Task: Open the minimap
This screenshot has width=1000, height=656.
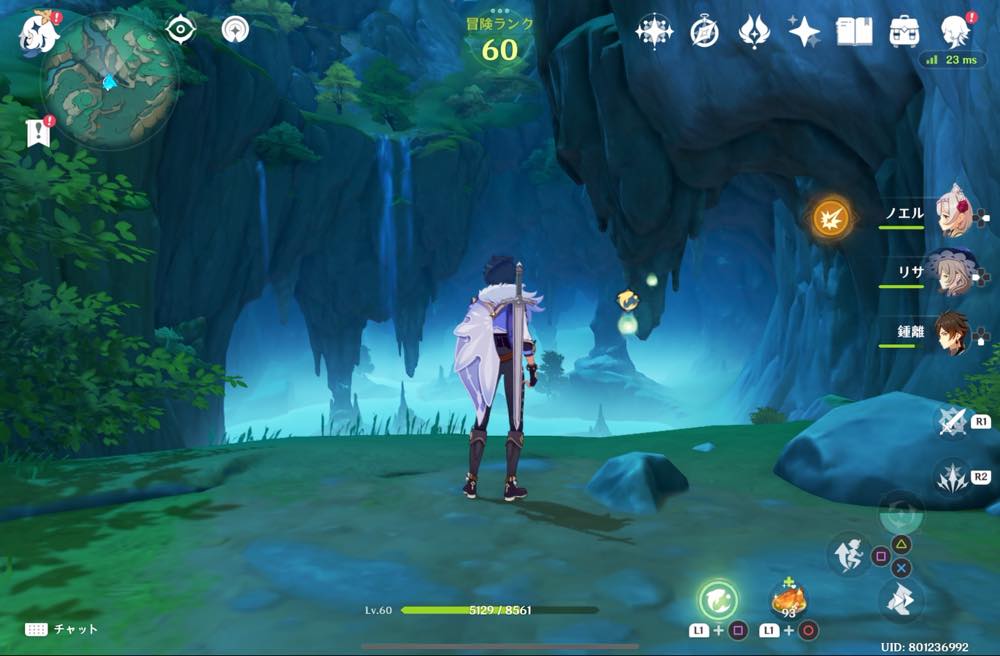Action: click(110, 79)
